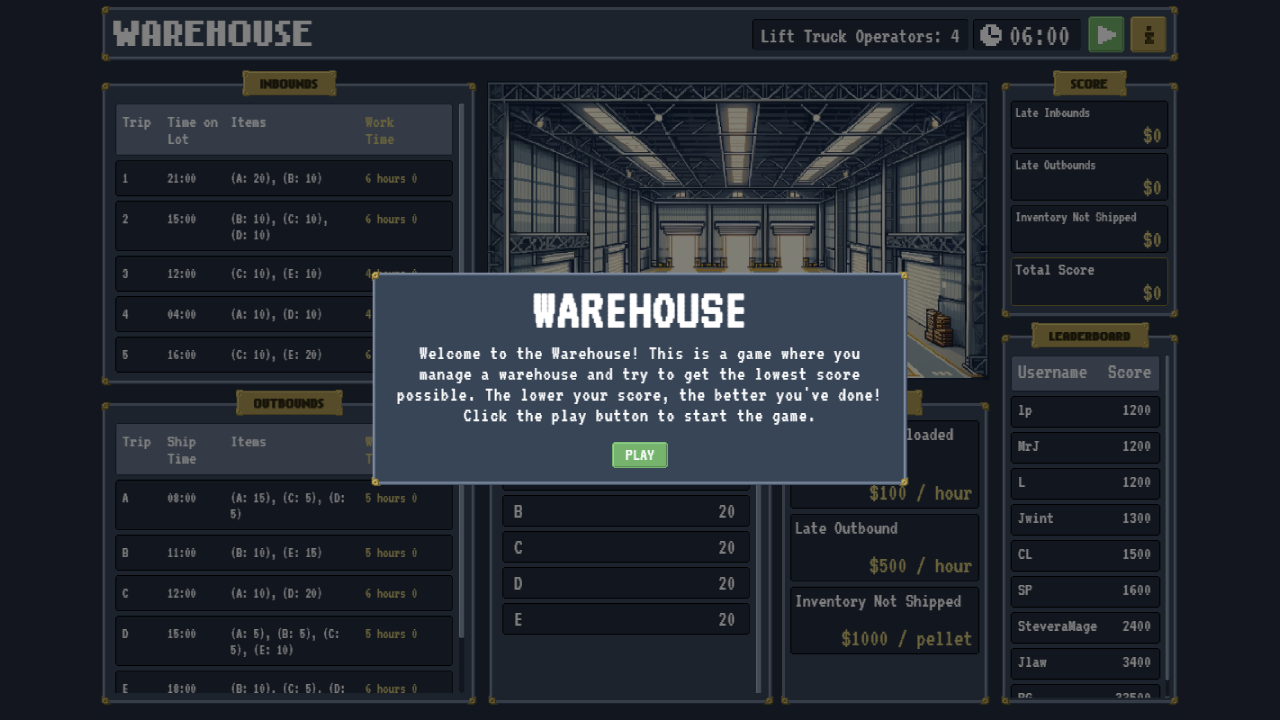1280x720 pixels.
Task: Click the Username column header in leaderboard
Action: click(1052, 372)
